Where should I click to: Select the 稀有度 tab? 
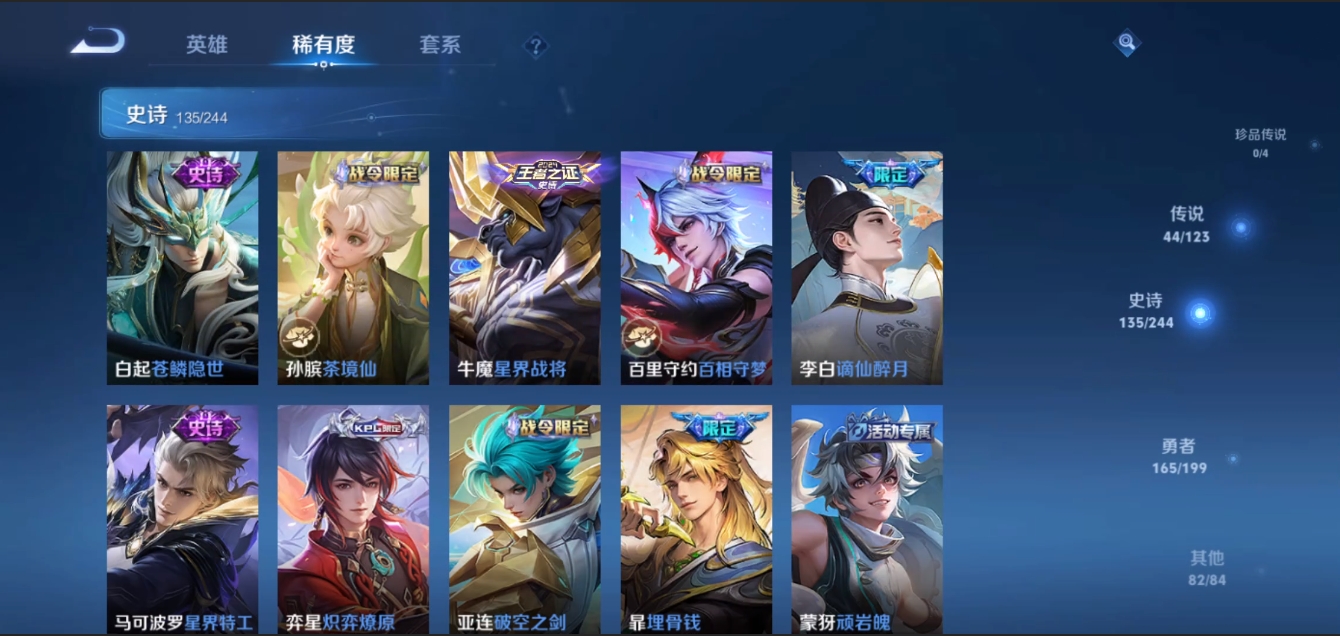[x=323, y=45]
